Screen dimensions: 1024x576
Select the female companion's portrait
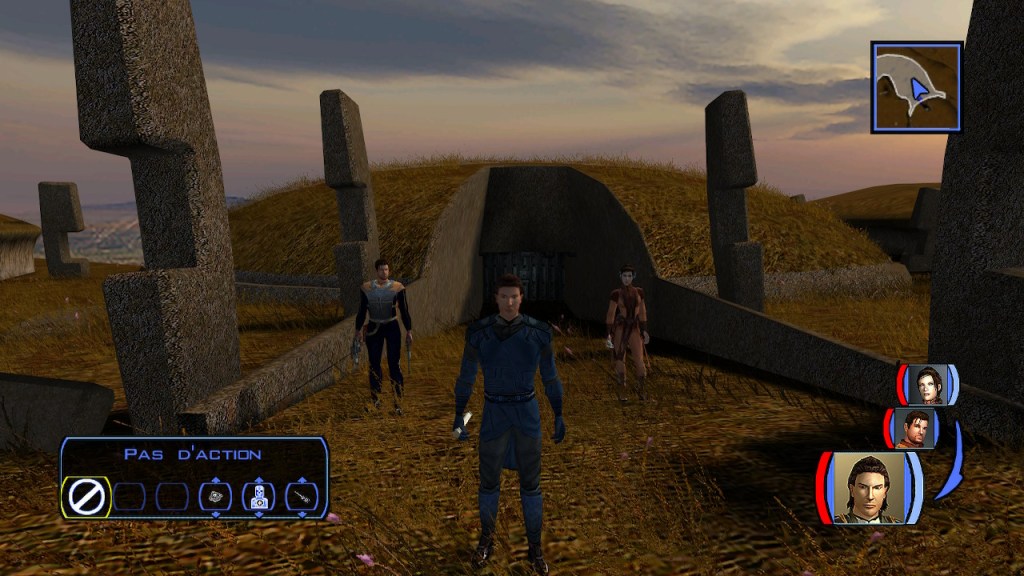tap(927, 385)
